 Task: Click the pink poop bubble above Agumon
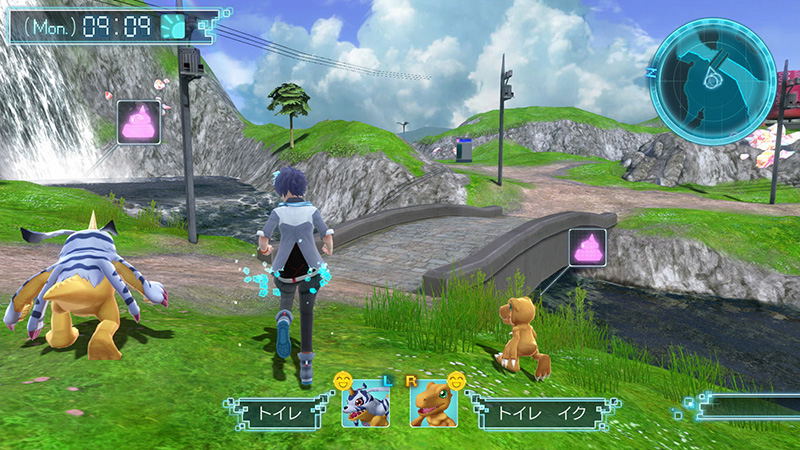tap(587, 246)
